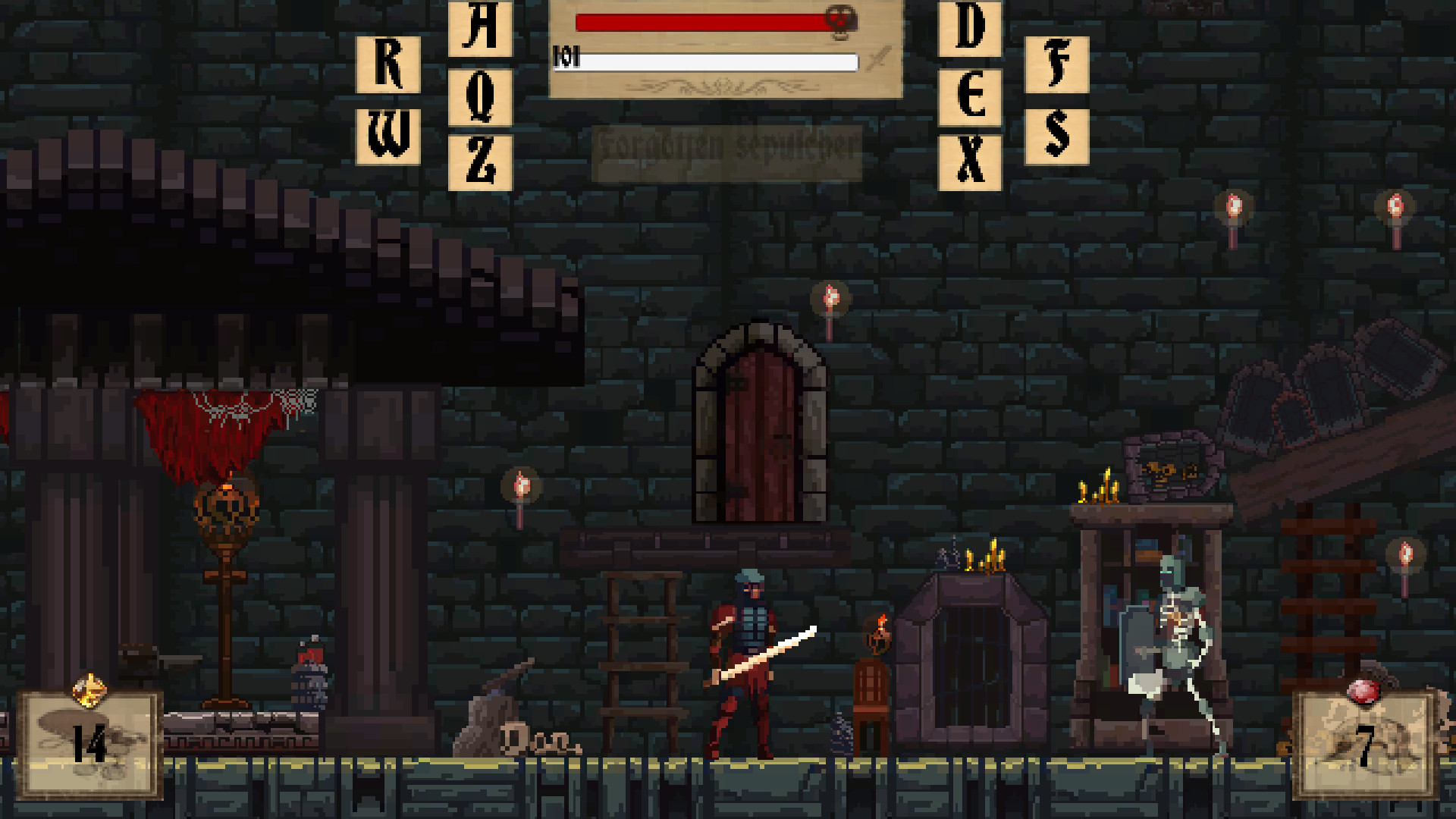Click along the red health bar
This screenshot has height=819, width=1456.
[x=705, y=22]
